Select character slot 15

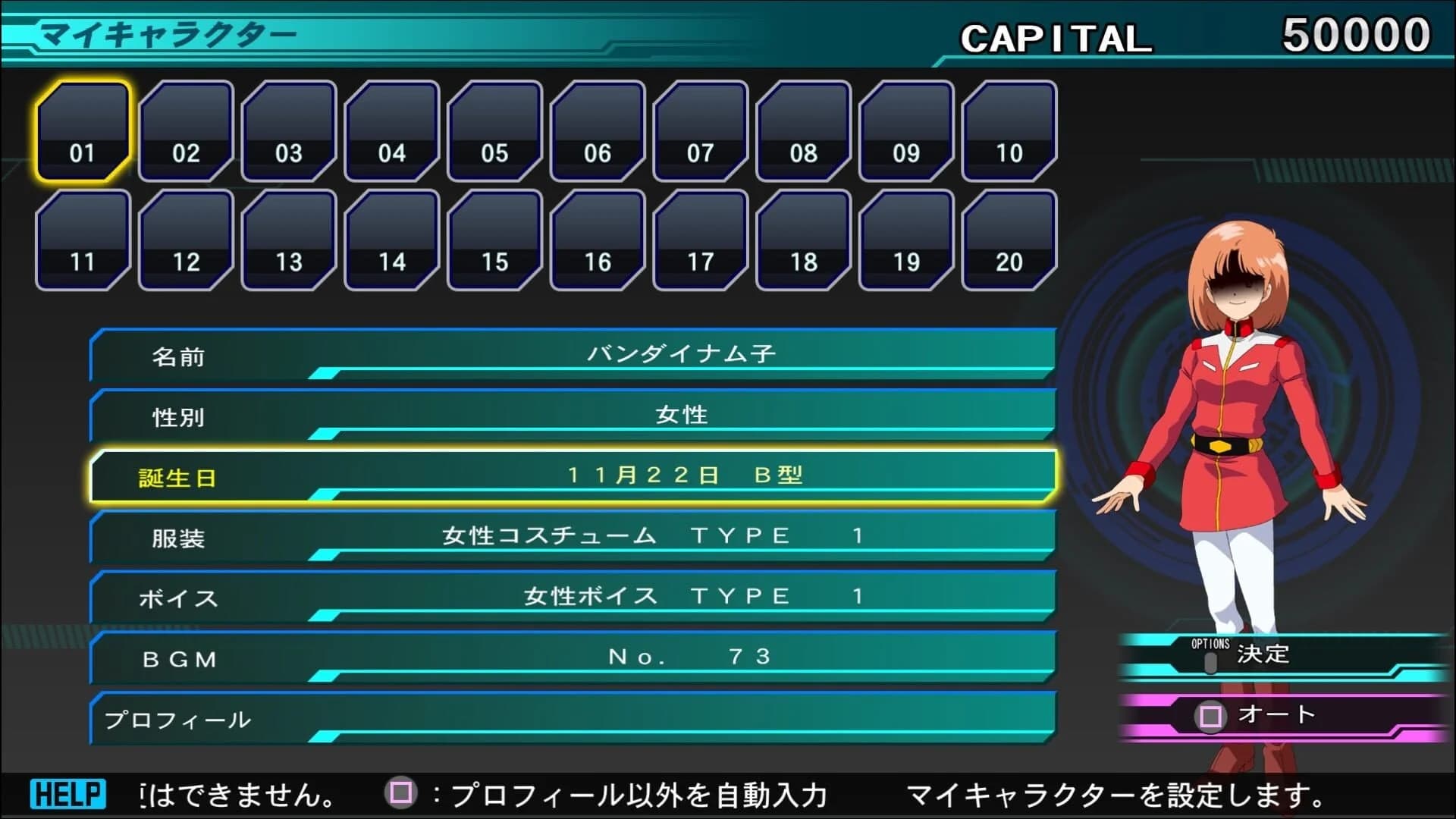tap(494, 241)
